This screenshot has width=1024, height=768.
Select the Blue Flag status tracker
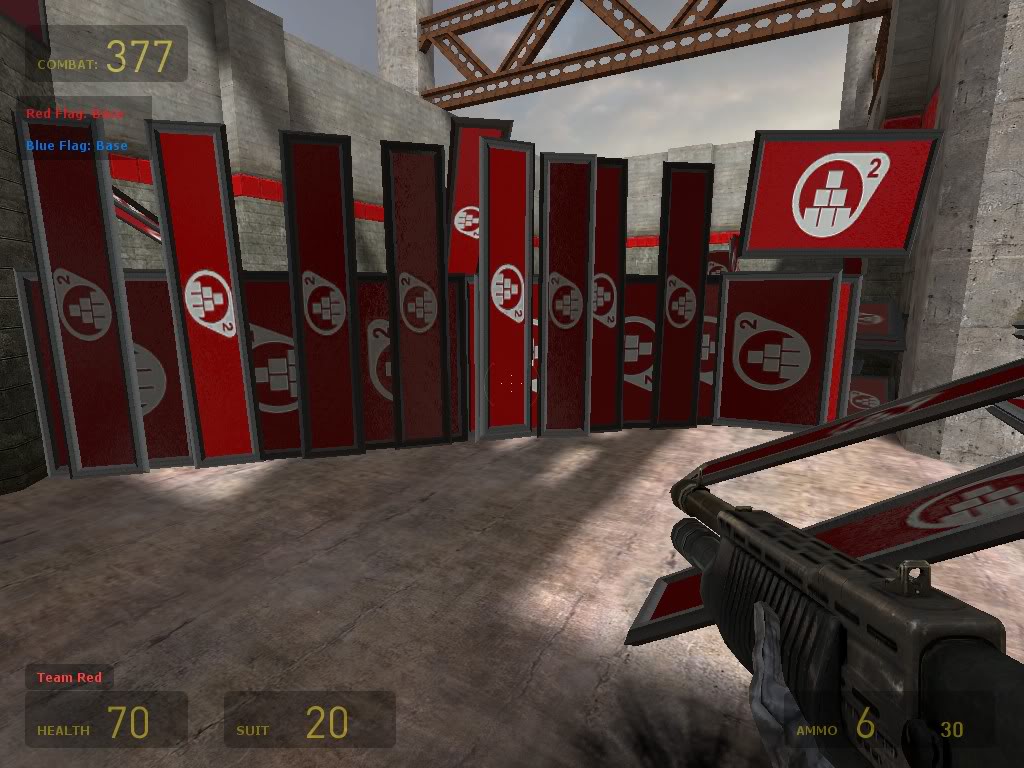(77, 146)
